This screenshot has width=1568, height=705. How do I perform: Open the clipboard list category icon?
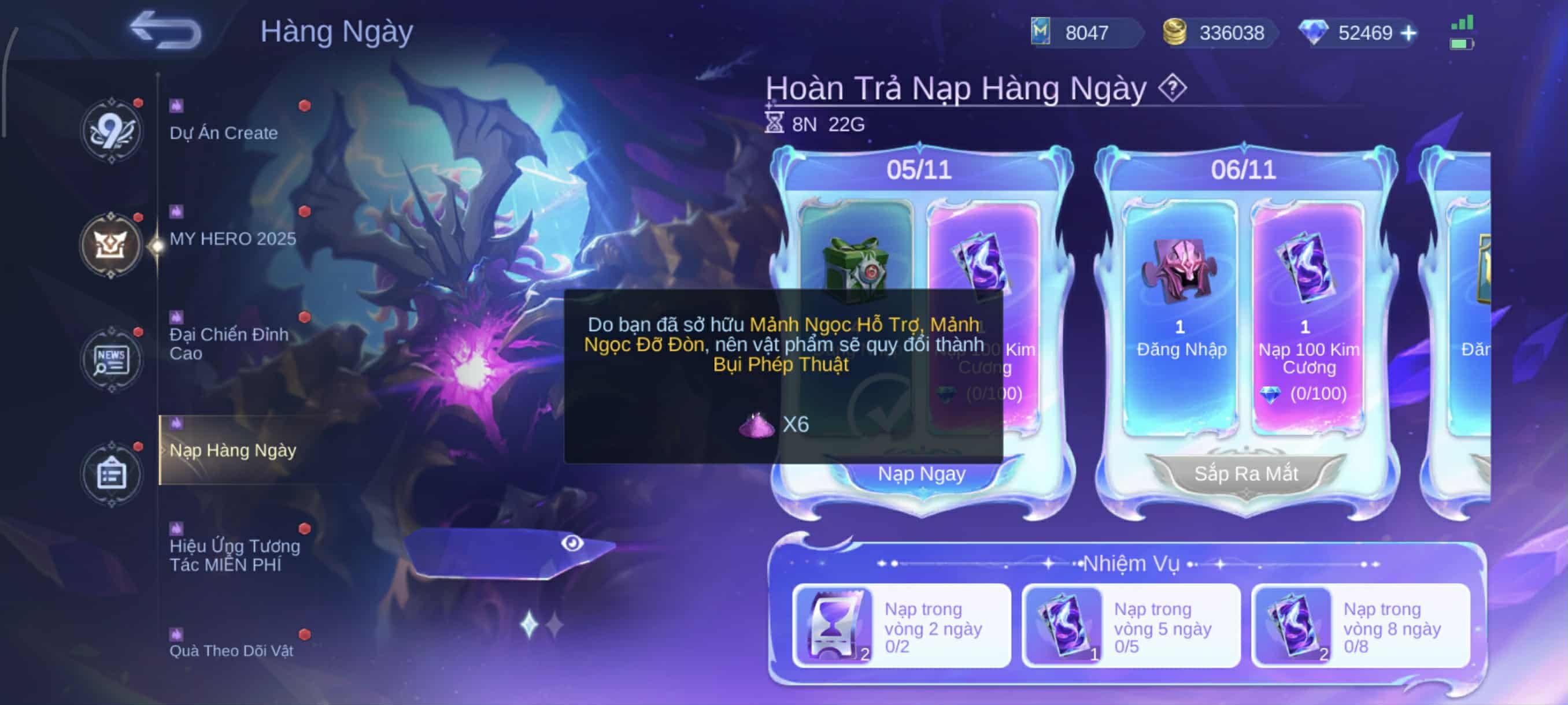(112, 473)
